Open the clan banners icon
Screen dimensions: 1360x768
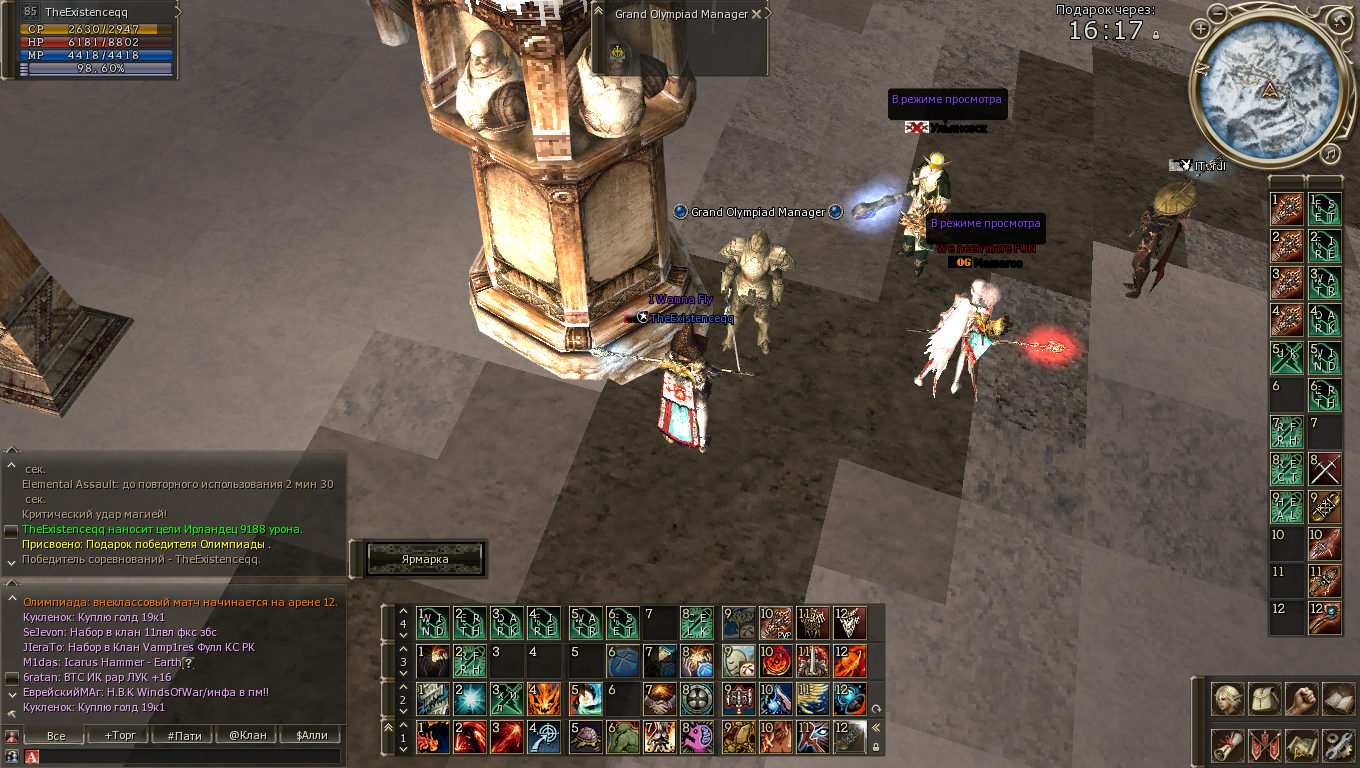[1264, 744]
